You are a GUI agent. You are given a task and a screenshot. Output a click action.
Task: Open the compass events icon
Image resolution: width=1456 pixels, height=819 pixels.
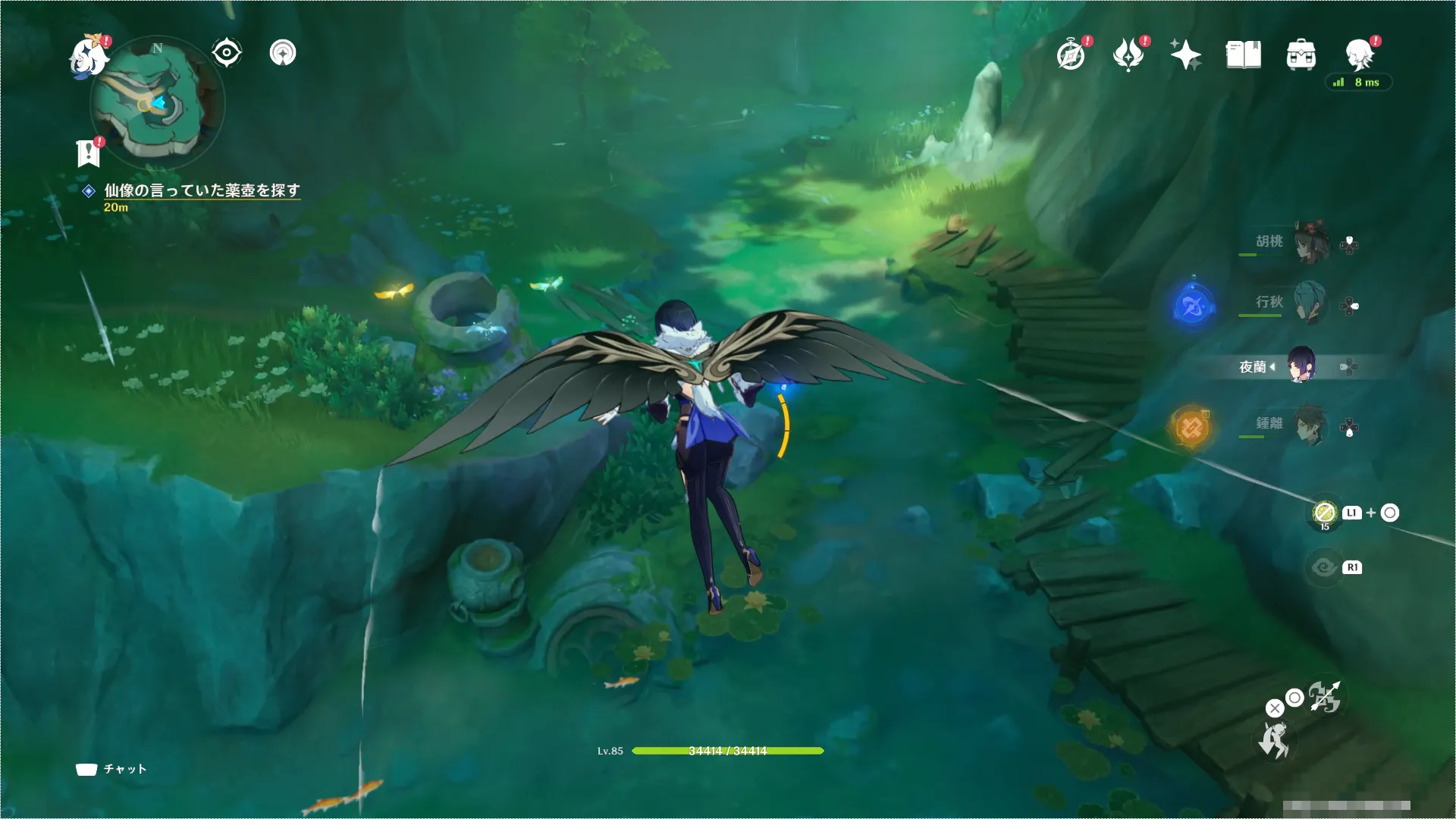click(x=1071, y=55)
